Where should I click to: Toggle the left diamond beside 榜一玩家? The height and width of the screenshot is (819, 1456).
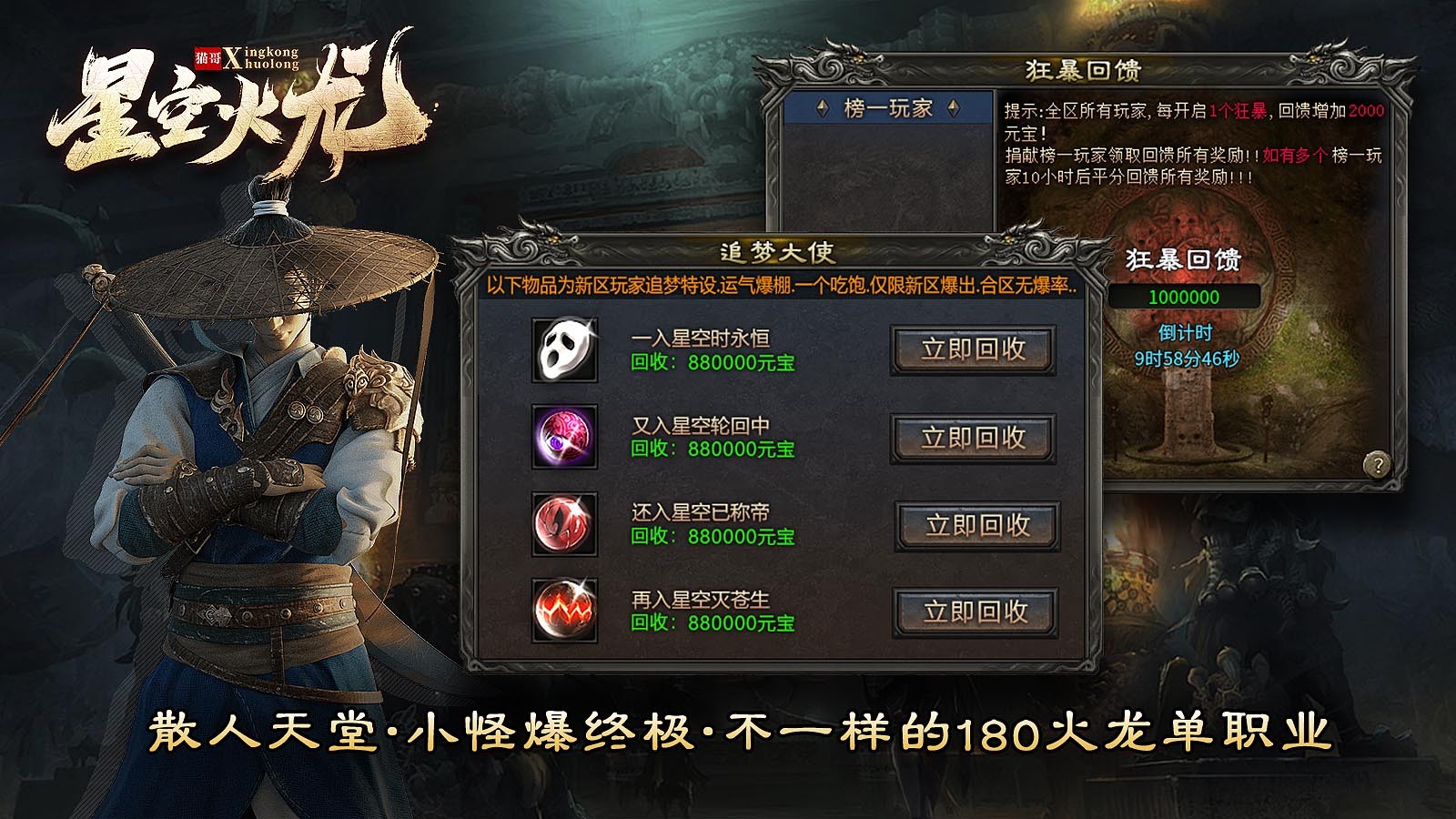(822, 109)
